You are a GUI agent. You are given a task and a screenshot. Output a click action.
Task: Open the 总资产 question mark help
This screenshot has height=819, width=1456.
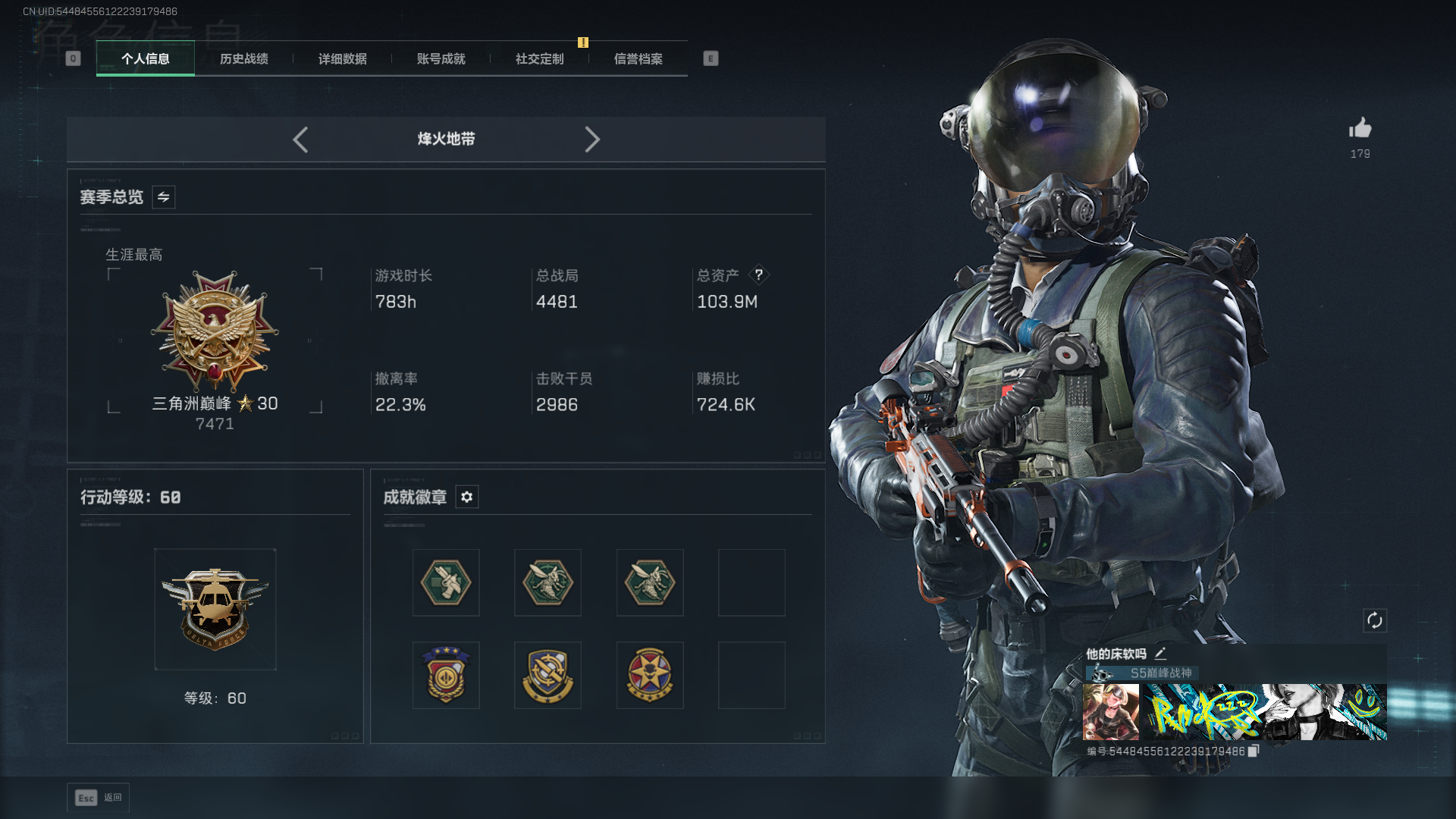click(x=758, y=275)
